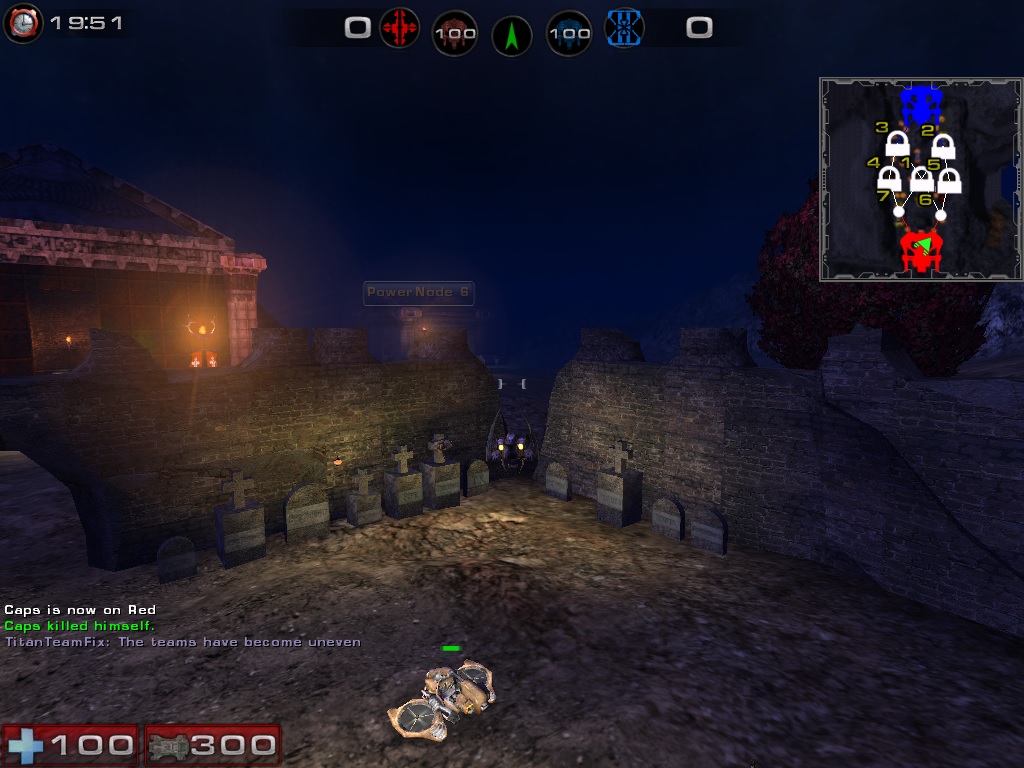
Task: Choose locked node 2 on the minimap
Action: [943, 147]
